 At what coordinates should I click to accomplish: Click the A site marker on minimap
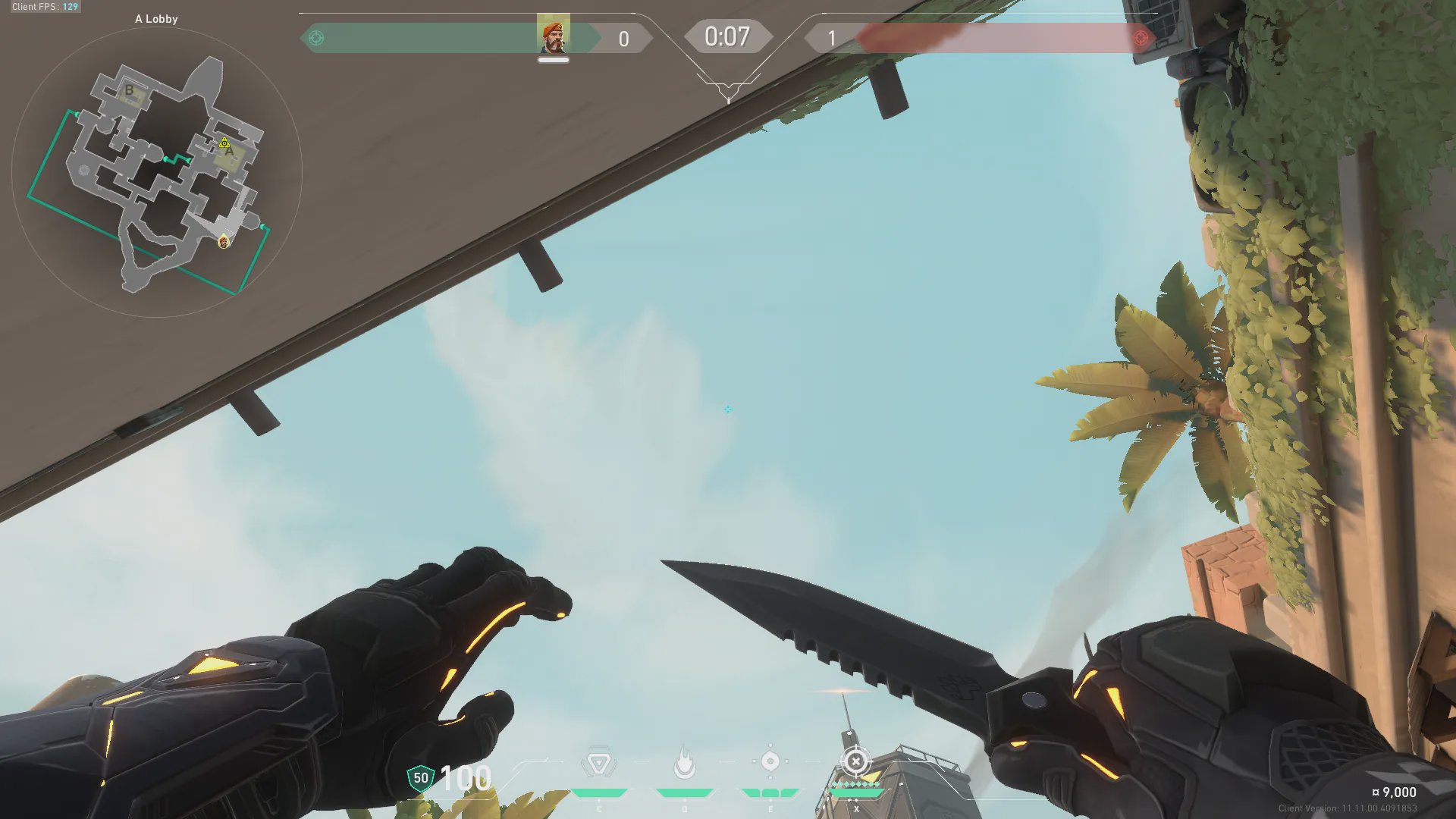tap(230, 152)
